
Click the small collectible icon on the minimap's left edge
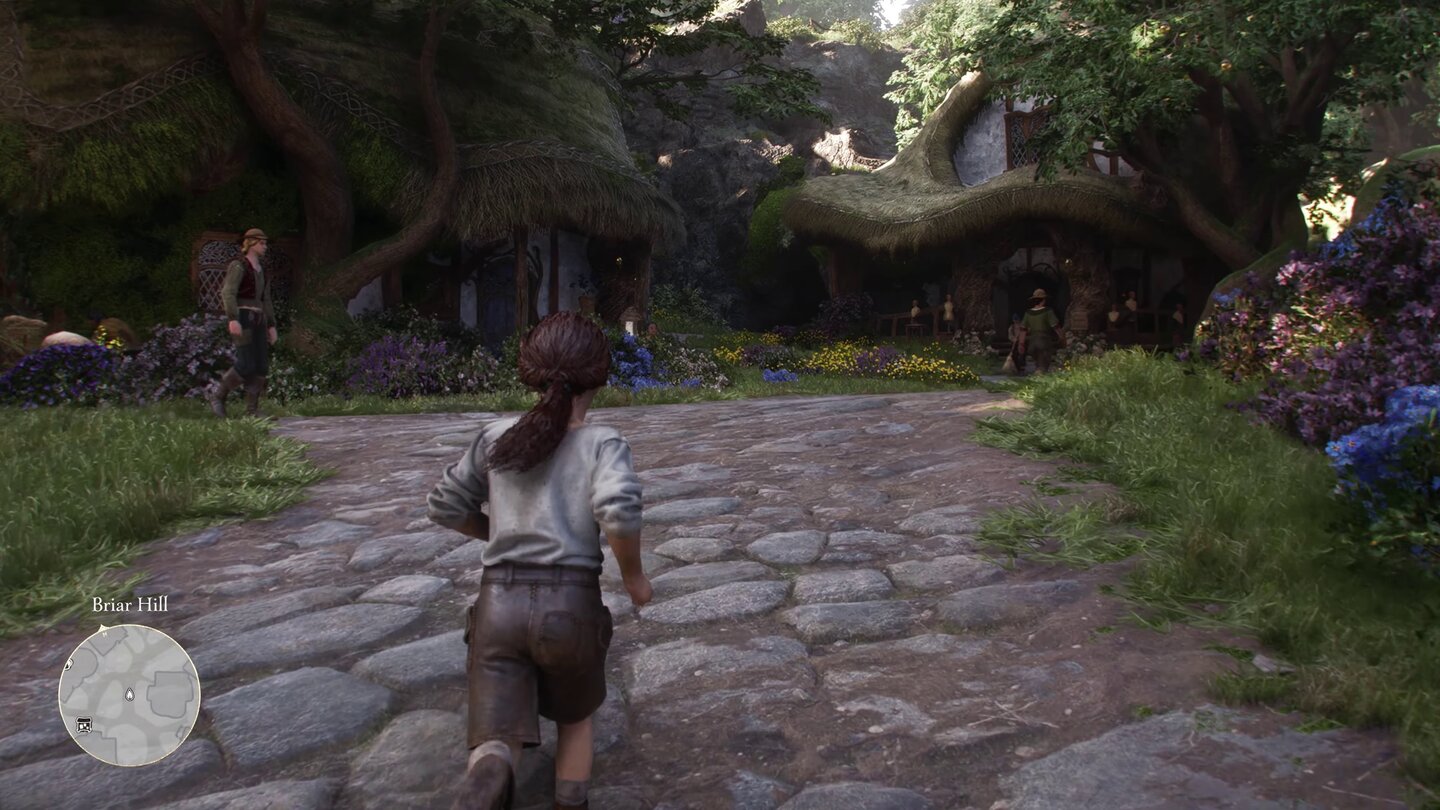(x=69, y=665)
